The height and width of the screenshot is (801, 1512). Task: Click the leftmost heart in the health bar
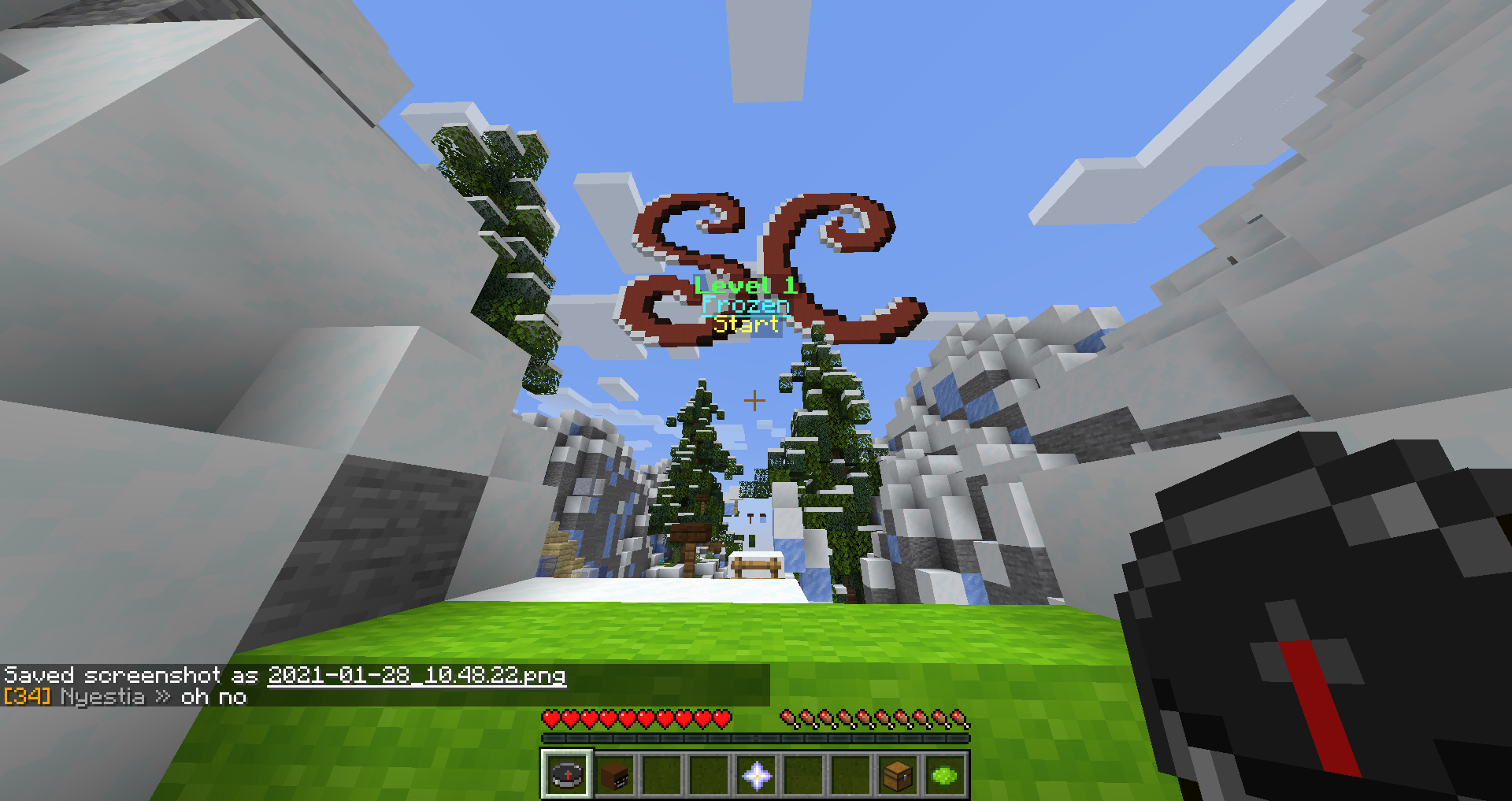pos(551,719)
